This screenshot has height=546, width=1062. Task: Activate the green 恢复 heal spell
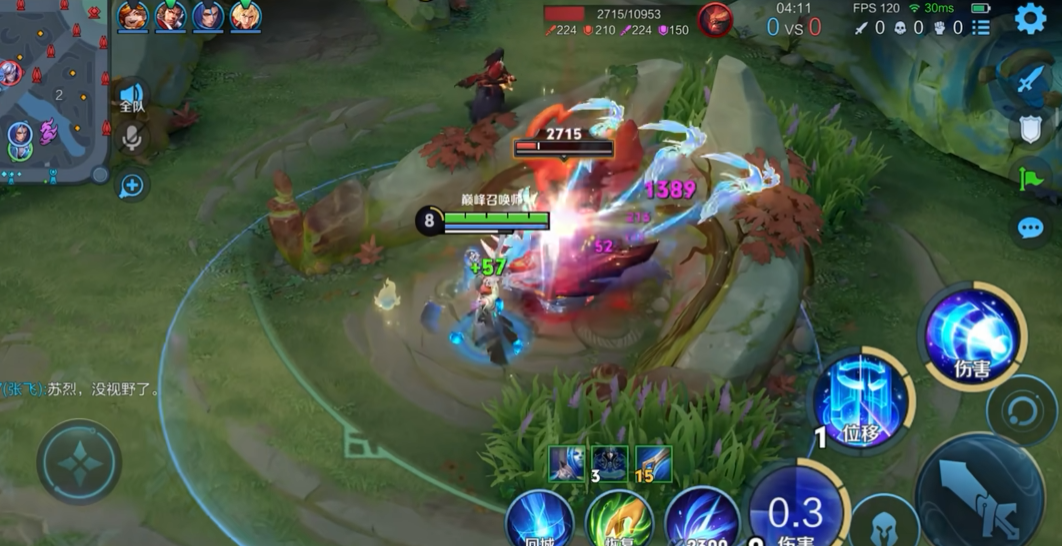(x=619, y=520)
